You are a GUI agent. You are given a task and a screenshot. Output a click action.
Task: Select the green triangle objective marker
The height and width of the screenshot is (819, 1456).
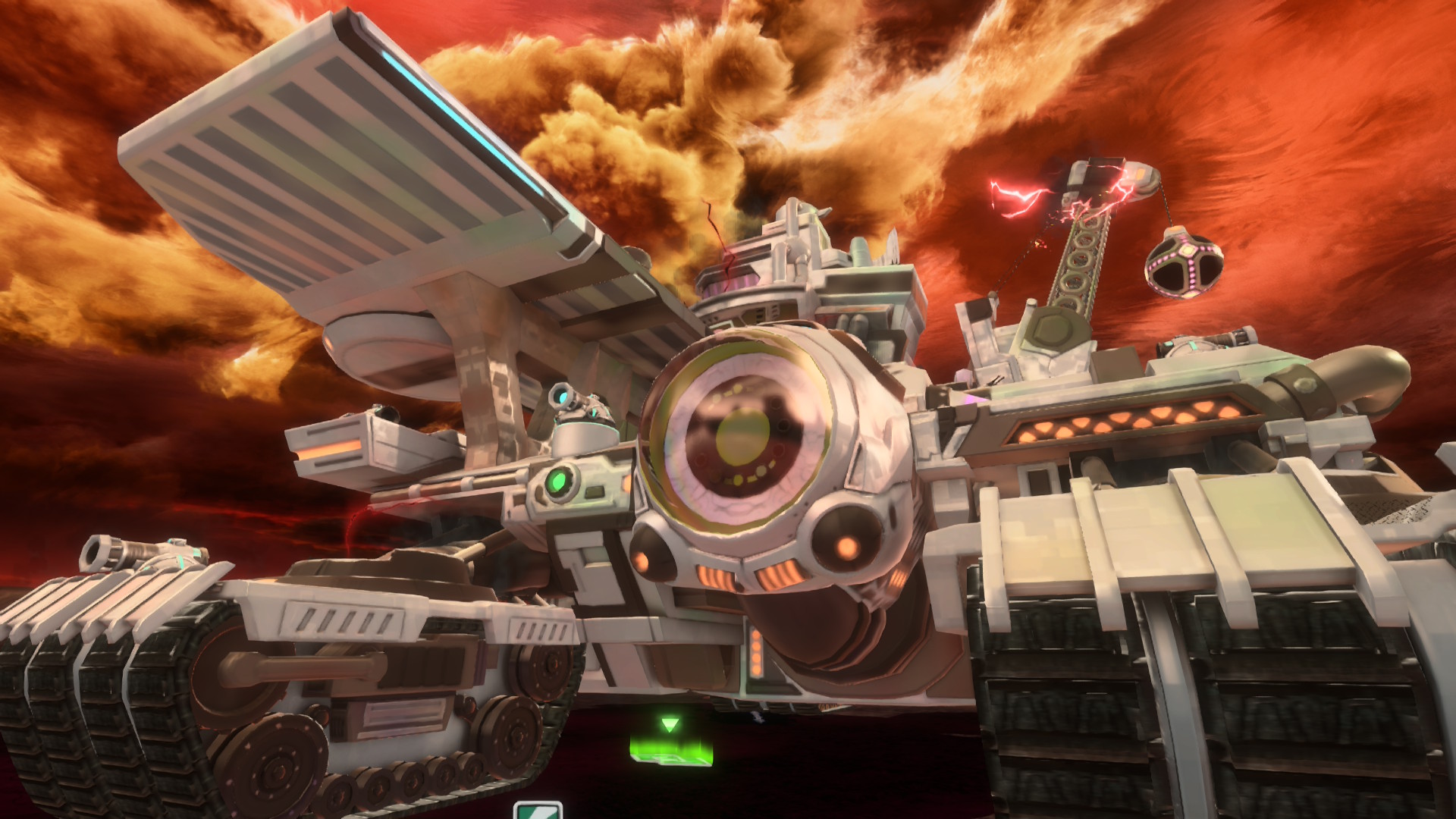[x=668, y=725]
